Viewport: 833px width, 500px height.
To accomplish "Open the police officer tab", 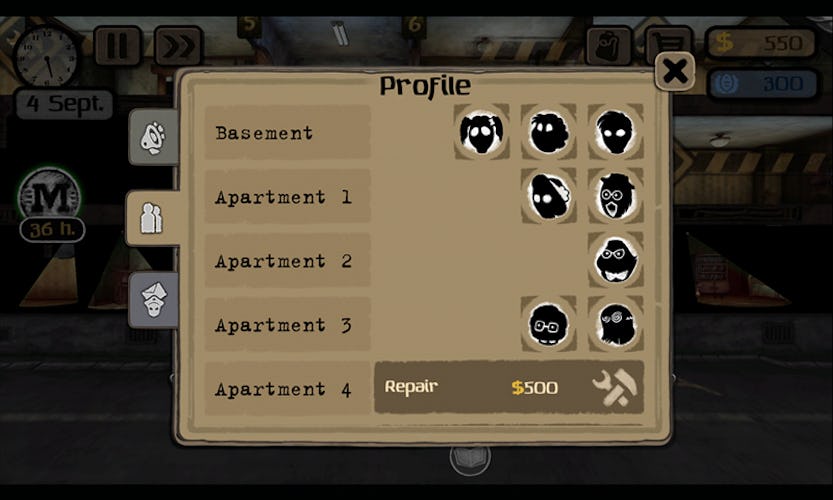I will (x=153, y=298).
